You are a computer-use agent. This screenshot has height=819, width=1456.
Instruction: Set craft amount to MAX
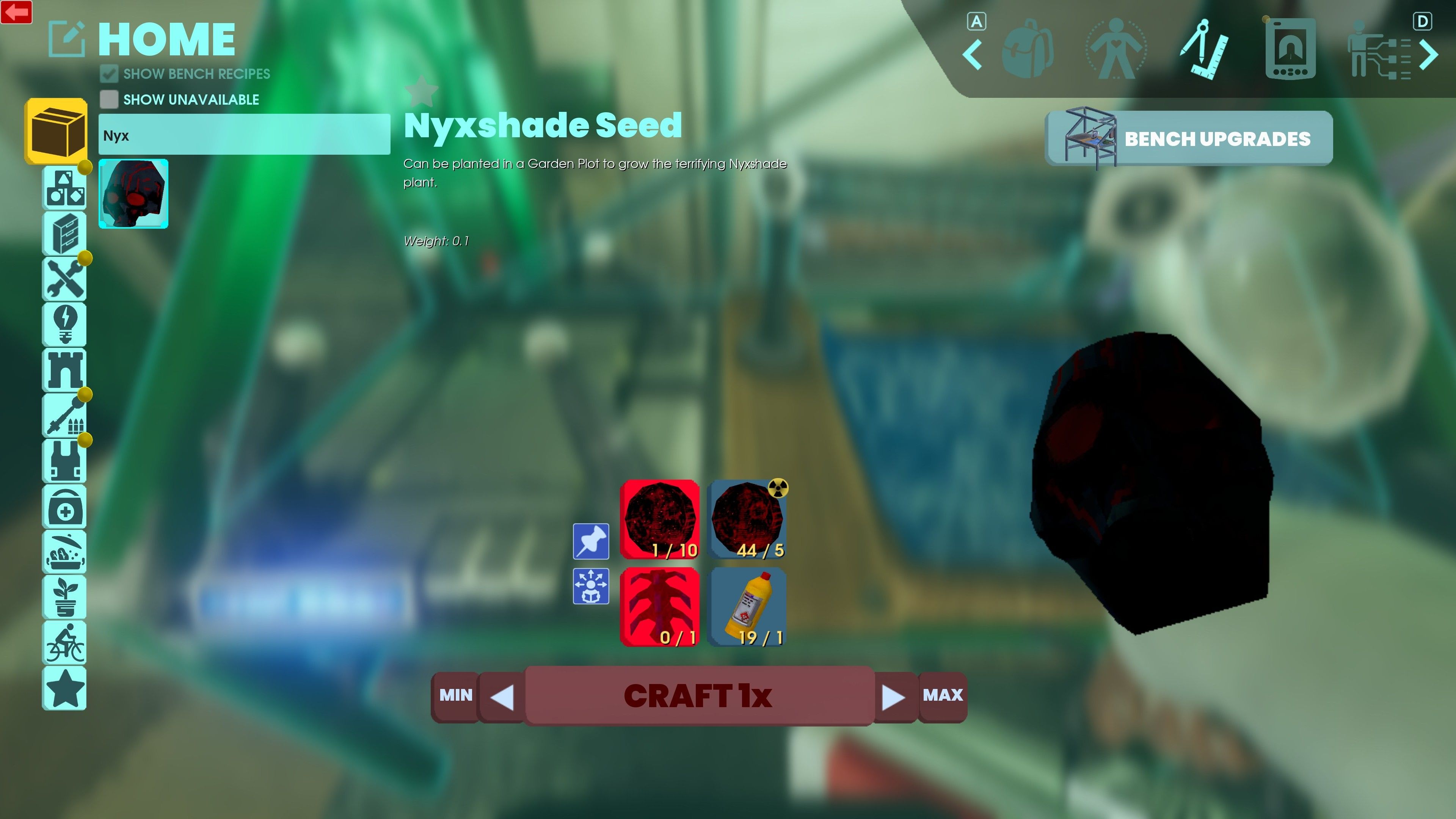pyautogui.click(x=942, y=695)
